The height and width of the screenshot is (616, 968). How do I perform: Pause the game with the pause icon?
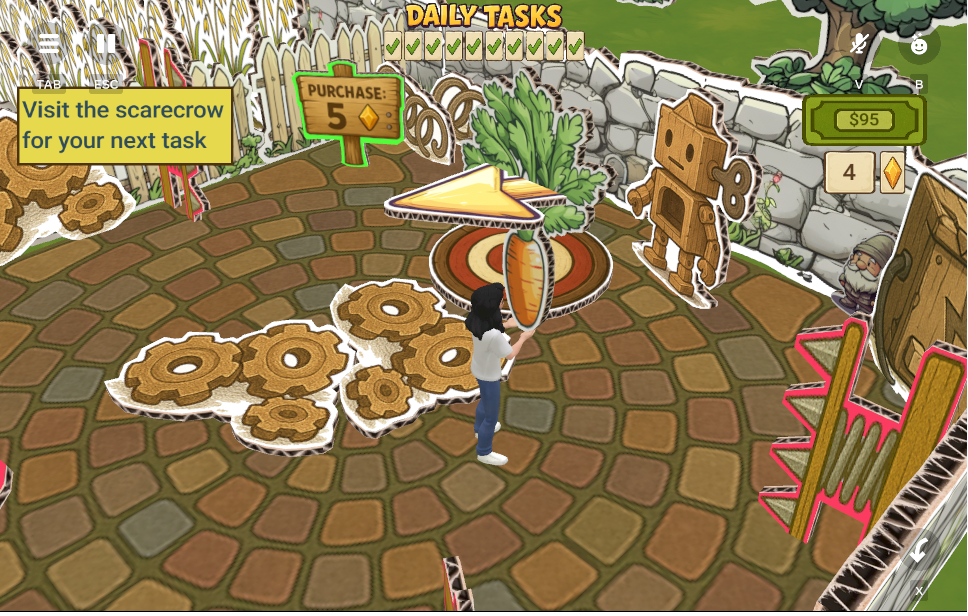pos(105,45)
